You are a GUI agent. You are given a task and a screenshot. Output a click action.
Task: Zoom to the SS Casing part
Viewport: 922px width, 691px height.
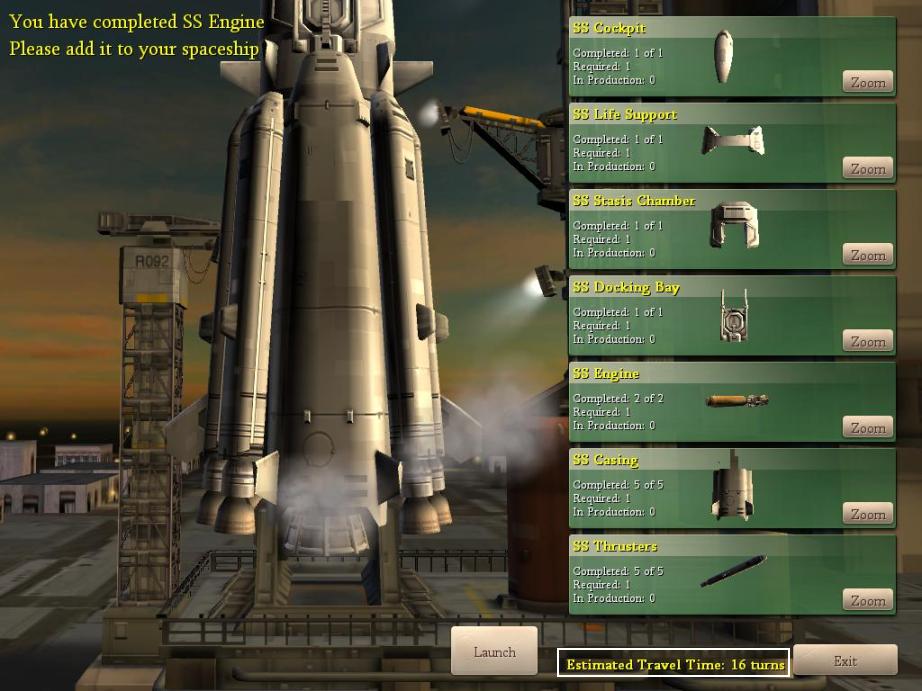[x=867, y=514]
